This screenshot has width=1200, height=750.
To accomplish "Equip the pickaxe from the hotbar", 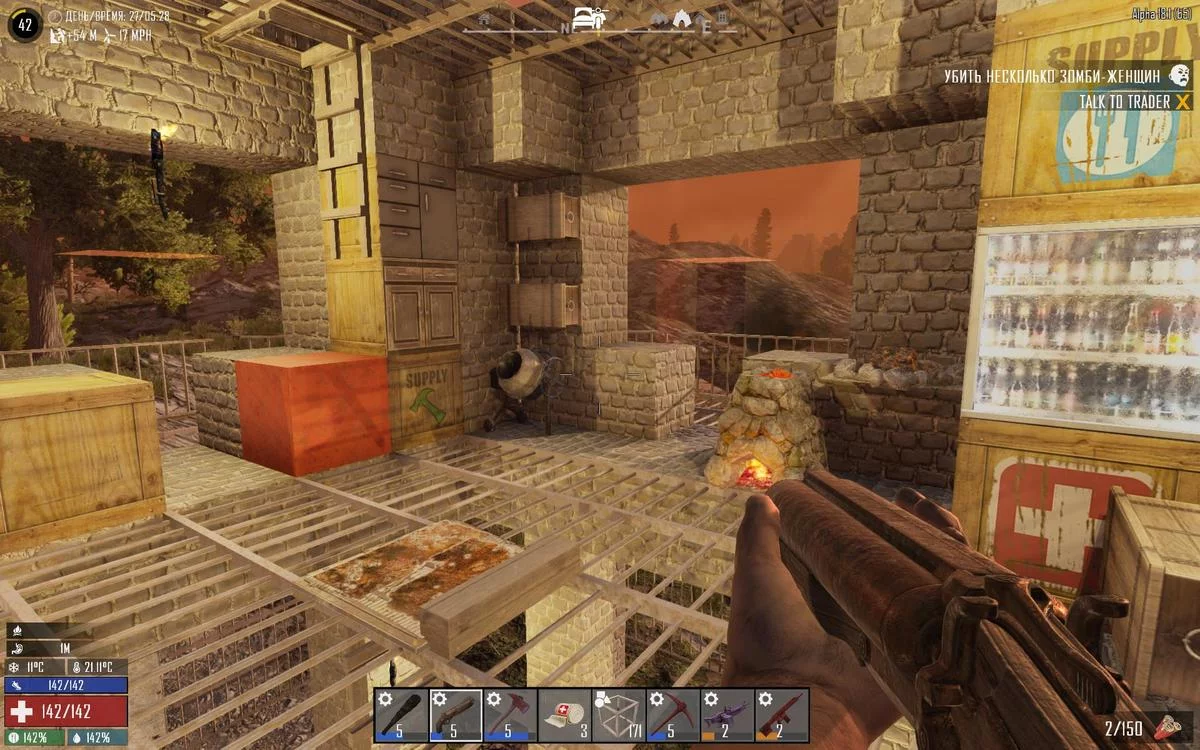I will (x=673, y=715).
